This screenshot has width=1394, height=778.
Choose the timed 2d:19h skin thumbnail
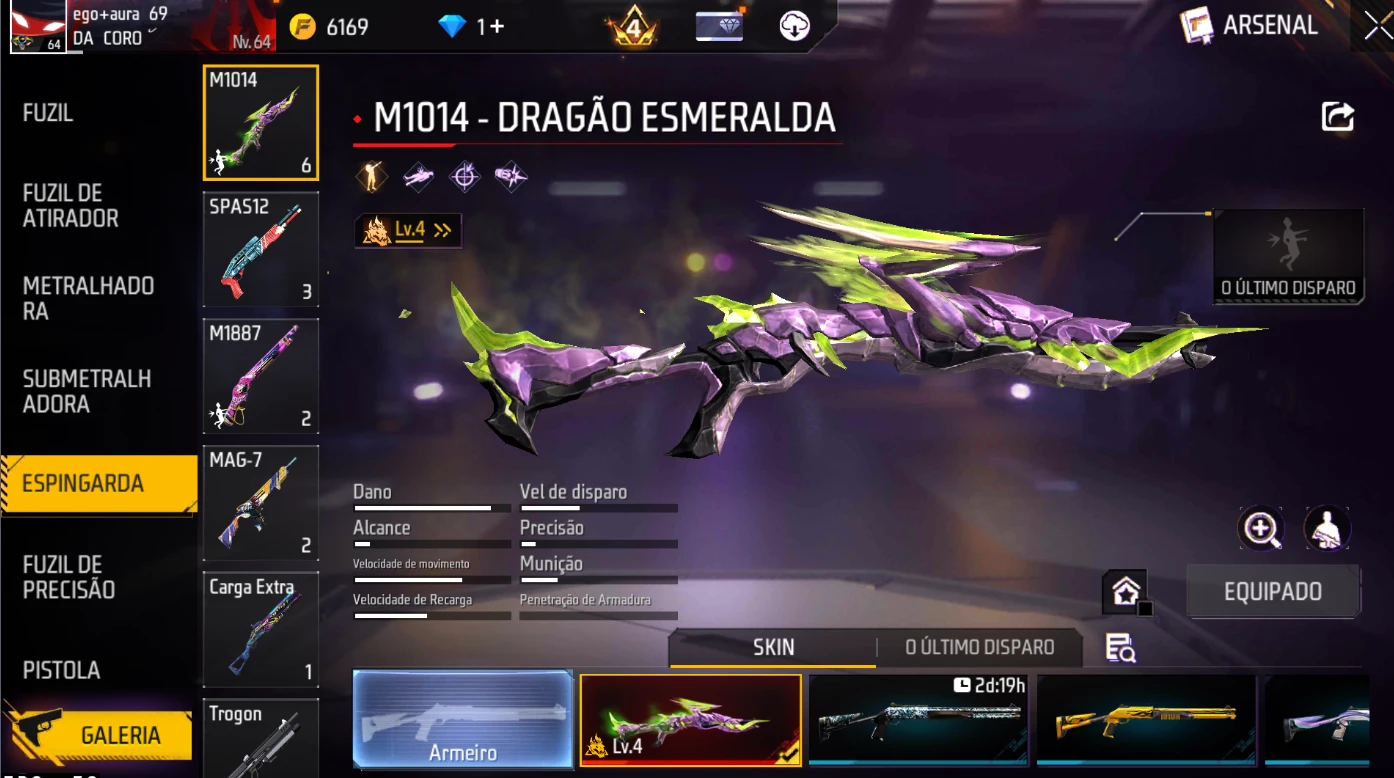(x=918, y=719)
